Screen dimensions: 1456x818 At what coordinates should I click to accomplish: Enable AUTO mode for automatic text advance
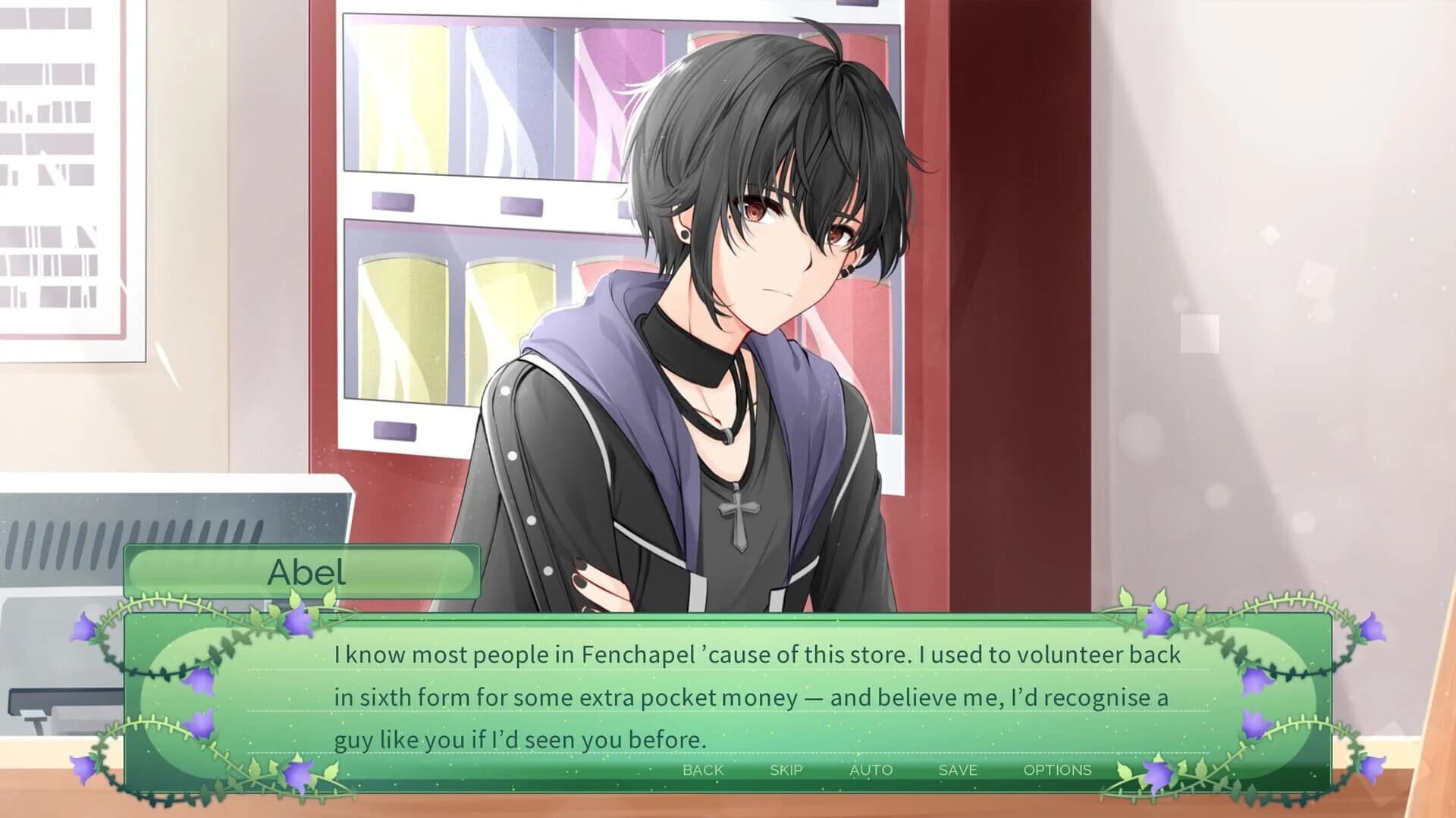point(871,770)
